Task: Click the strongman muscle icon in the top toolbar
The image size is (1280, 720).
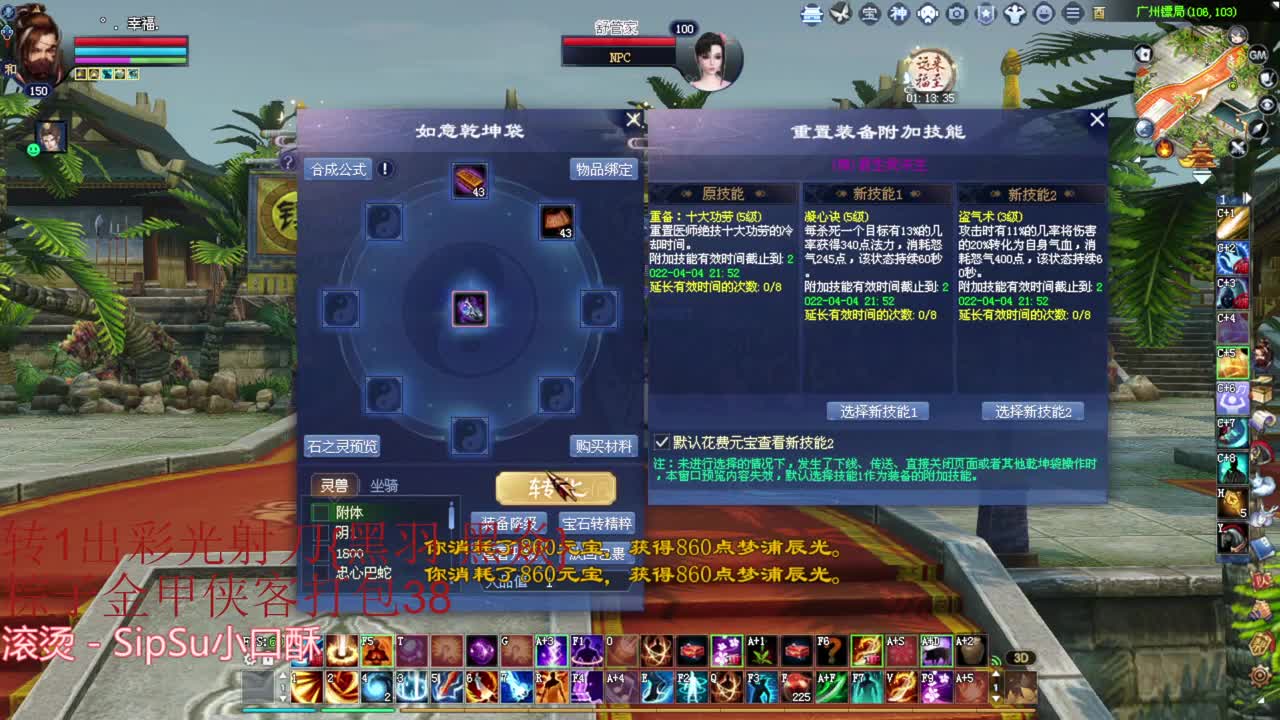Action: click(1014, 14)
